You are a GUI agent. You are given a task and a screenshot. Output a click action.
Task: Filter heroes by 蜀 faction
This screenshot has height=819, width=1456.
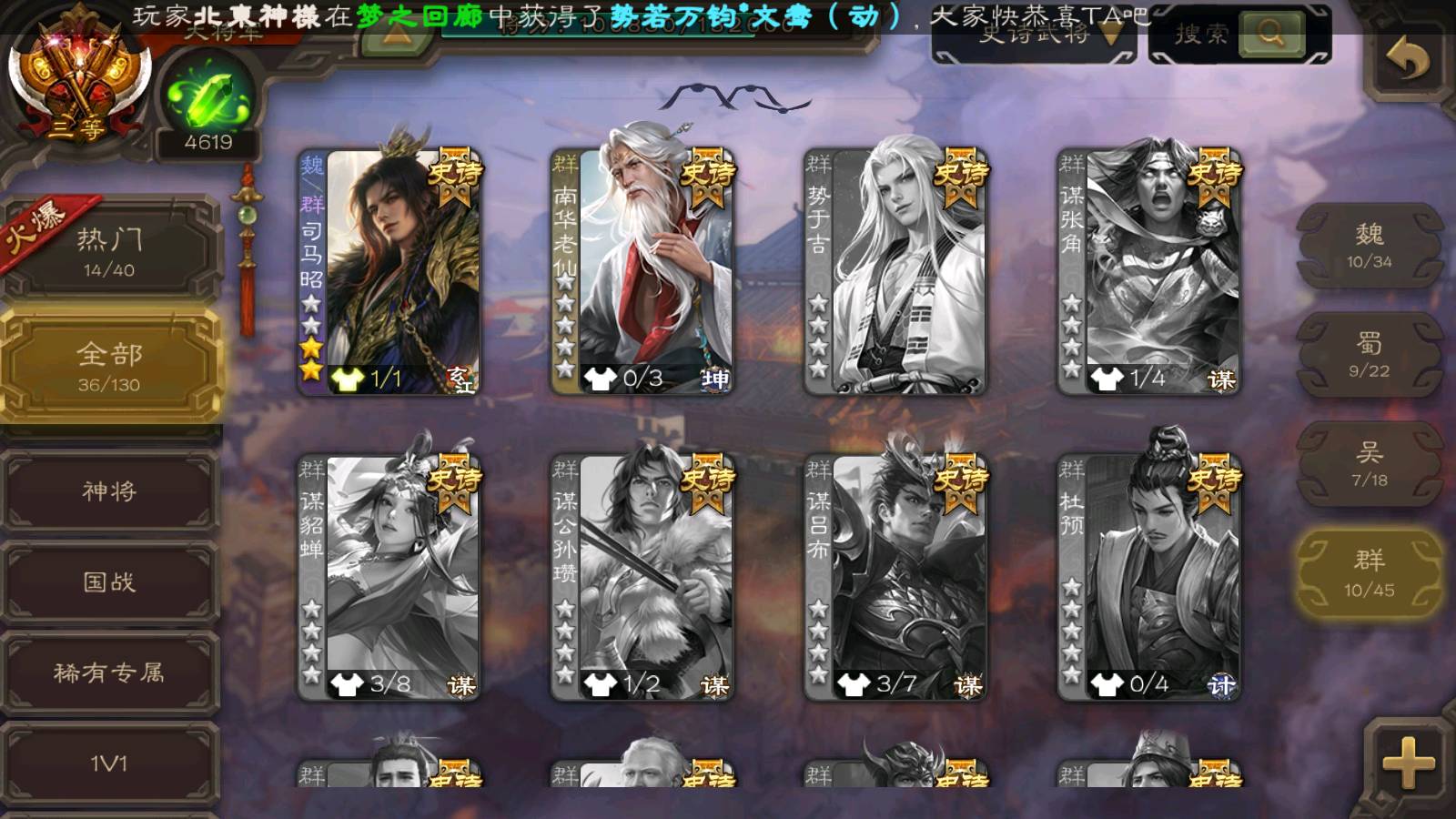pyautogui.click(x=1370, y=355)
